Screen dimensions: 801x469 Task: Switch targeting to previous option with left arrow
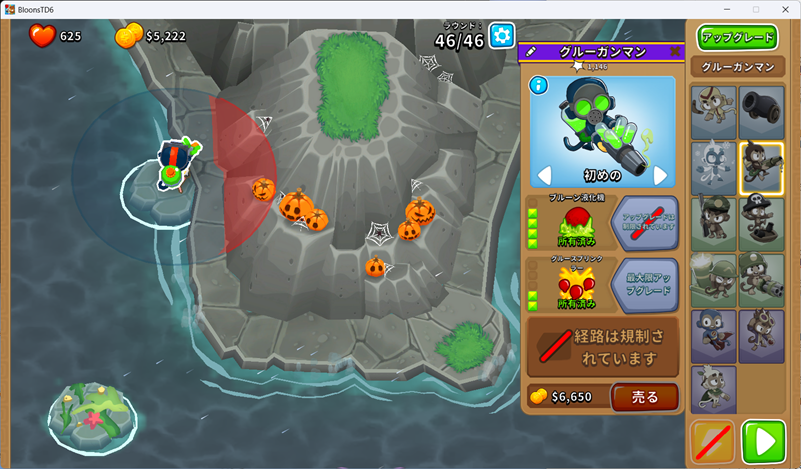tap(544, 176)
